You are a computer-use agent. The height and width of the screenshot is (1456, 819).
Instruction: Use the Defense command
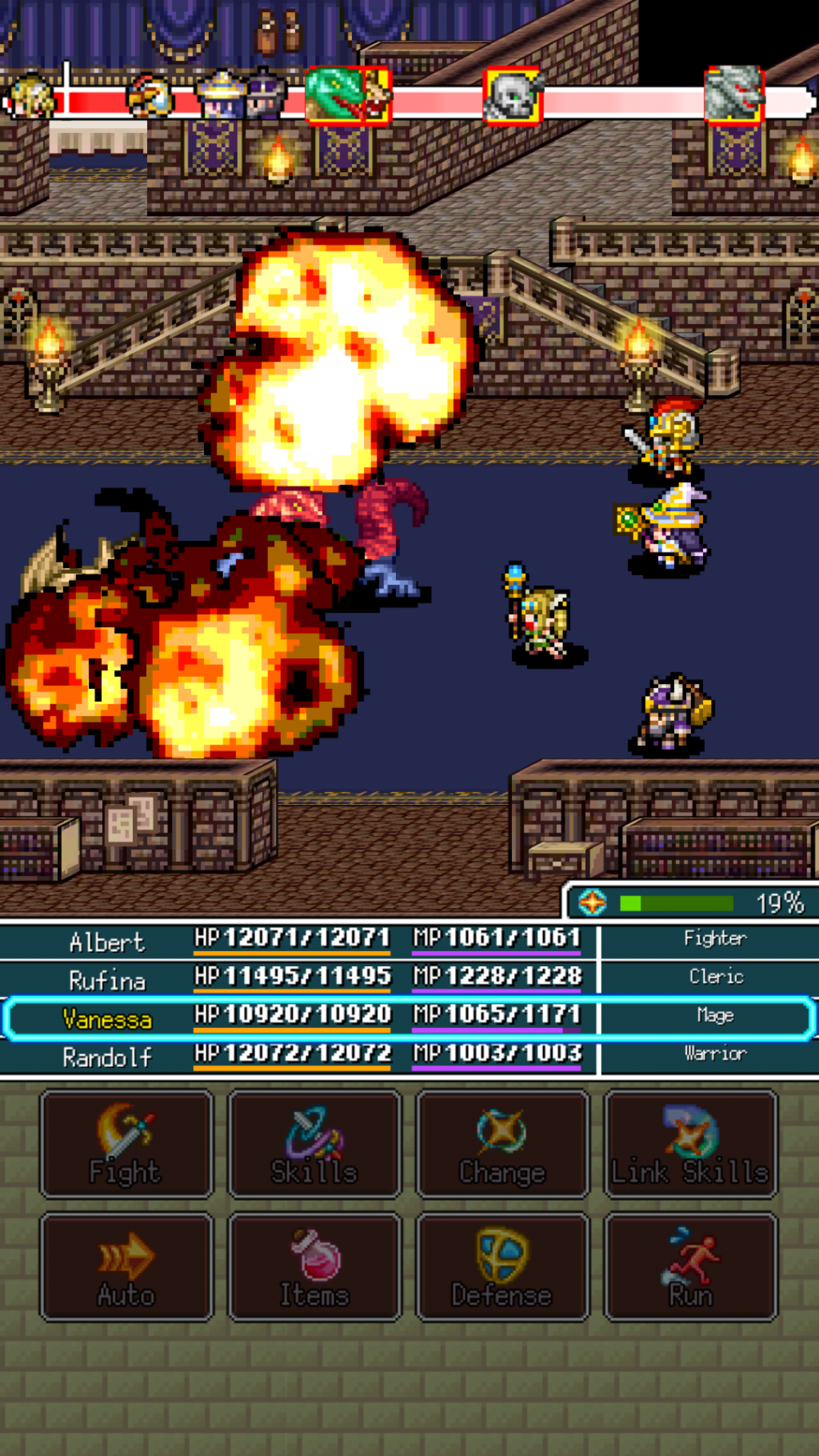(503, 1268)
